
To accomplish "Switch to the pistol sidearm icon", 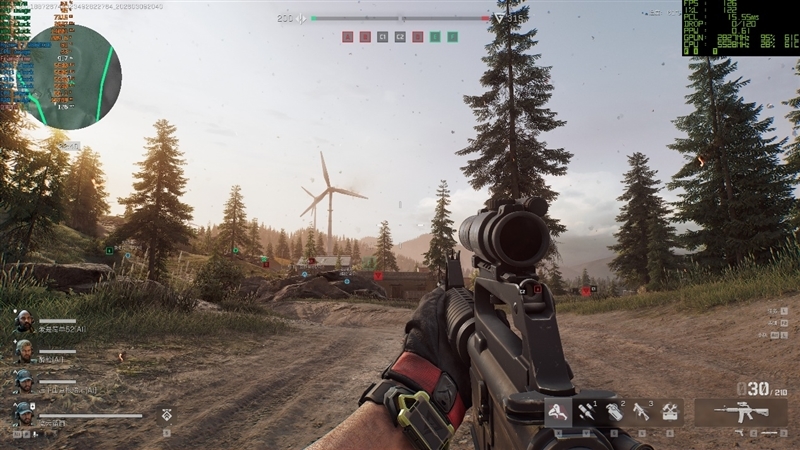I will point(740,434).
